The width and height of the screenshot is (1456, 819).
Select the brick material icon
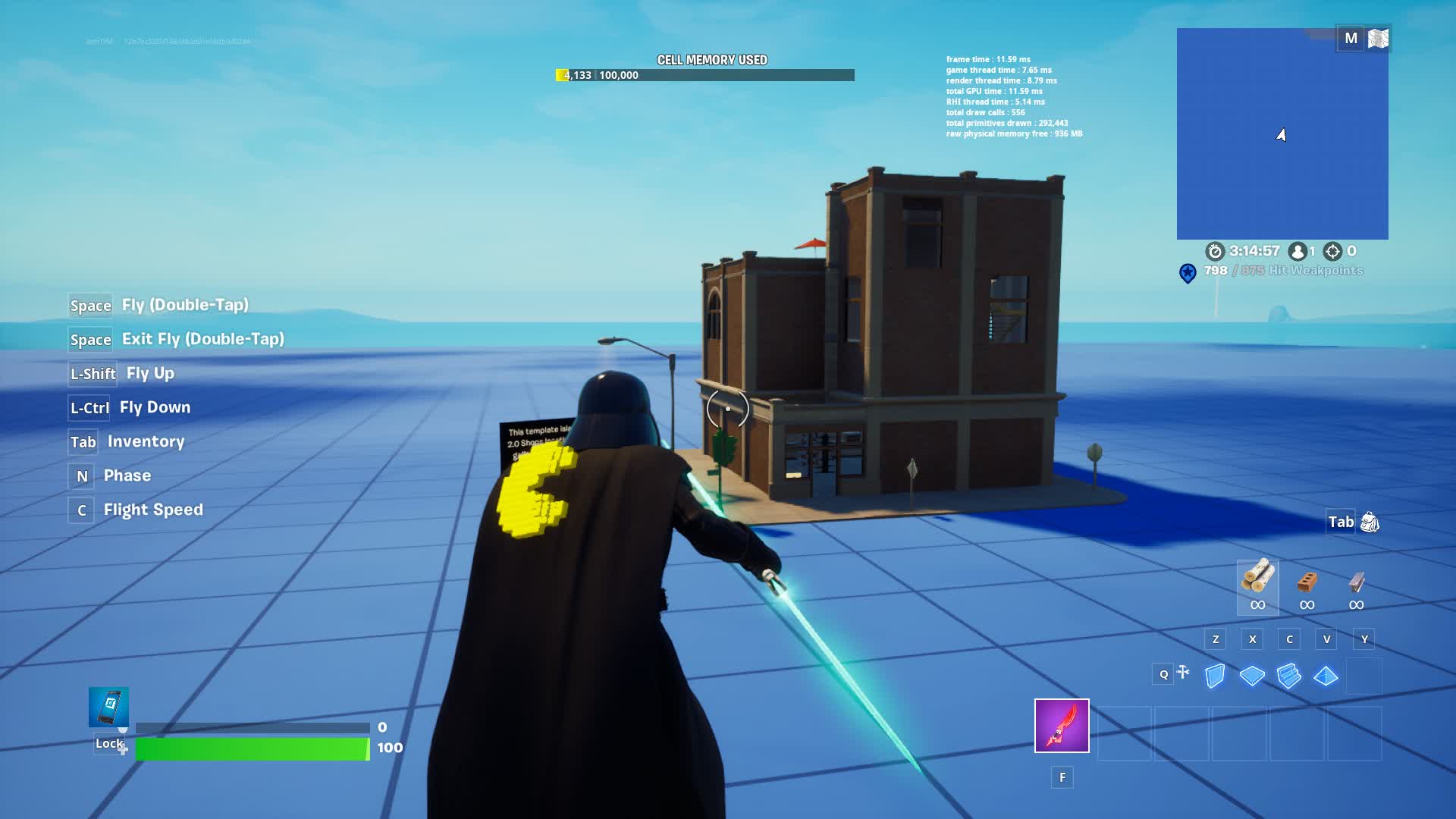click(x=1306, y=582)
